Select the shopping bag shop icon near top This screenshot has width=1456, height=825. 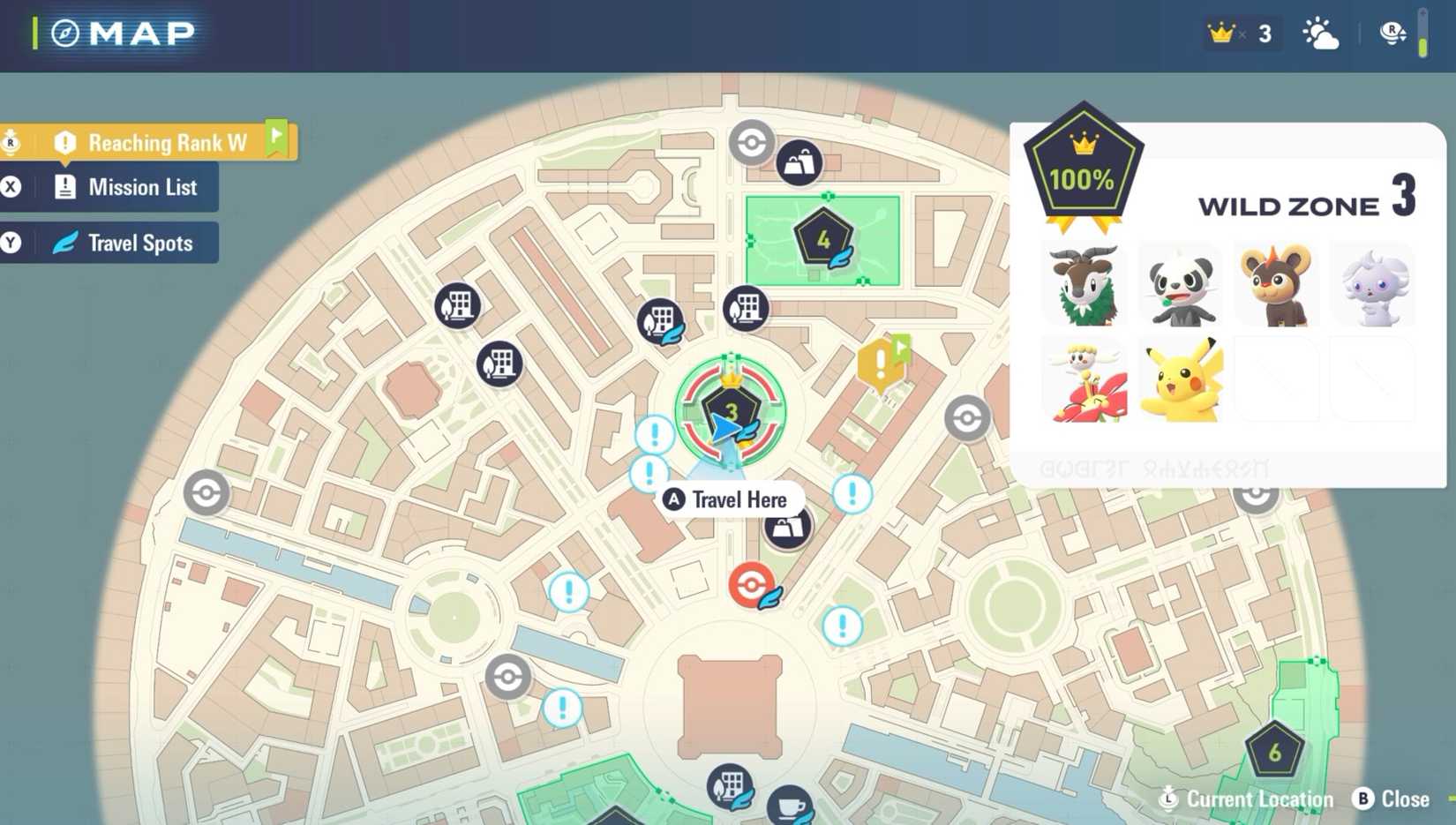coord(799,161)
